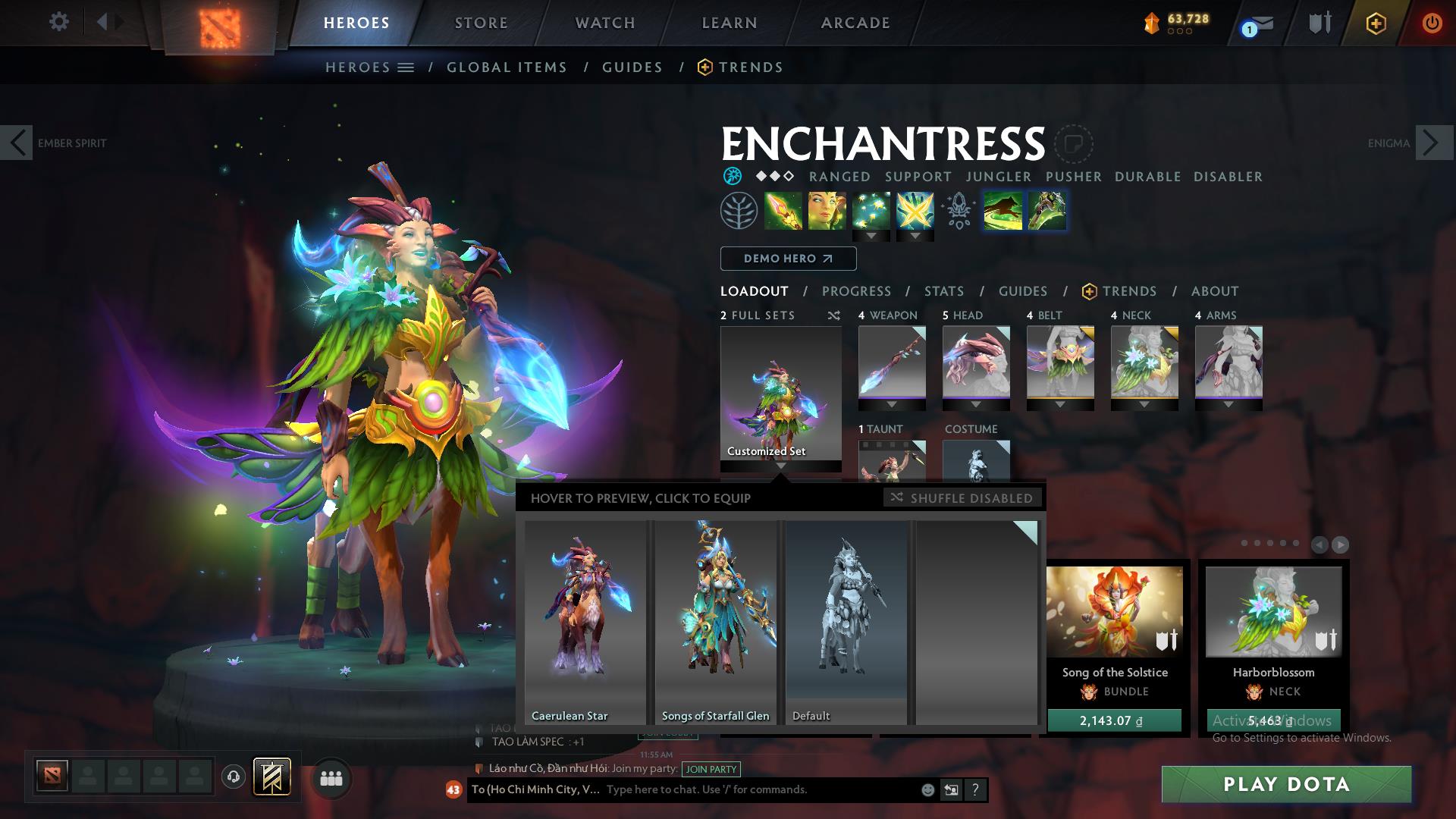
Task: Open the Dota Plus hexagon icon
Action: (1375, 24)
